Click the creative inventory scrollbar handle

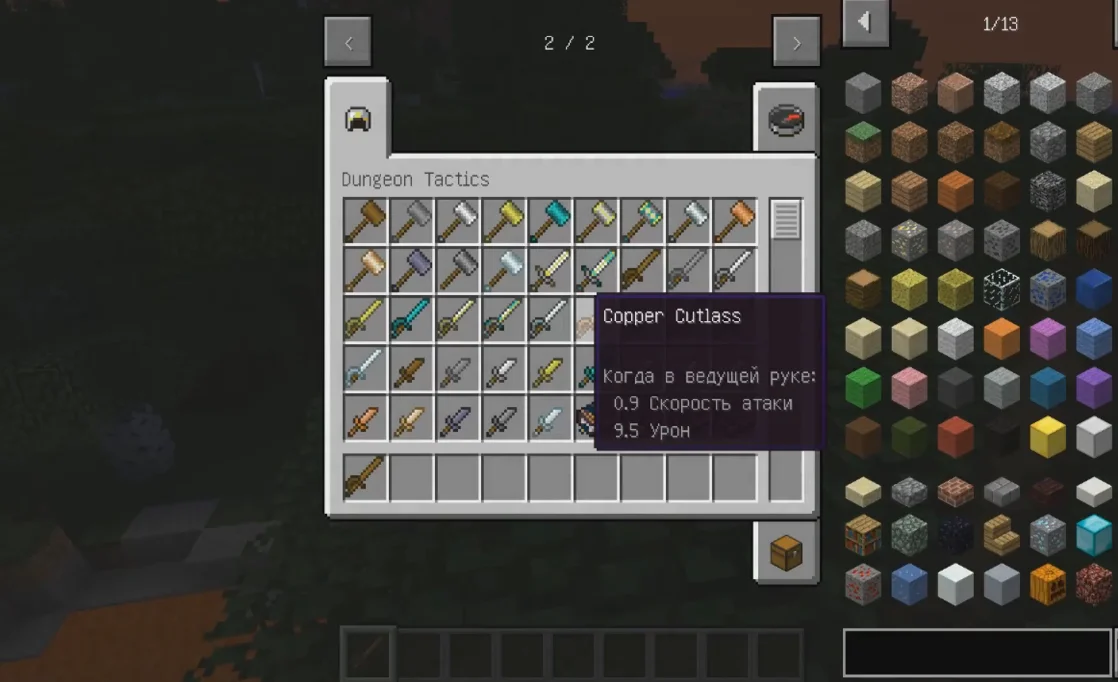pos(786,220)
